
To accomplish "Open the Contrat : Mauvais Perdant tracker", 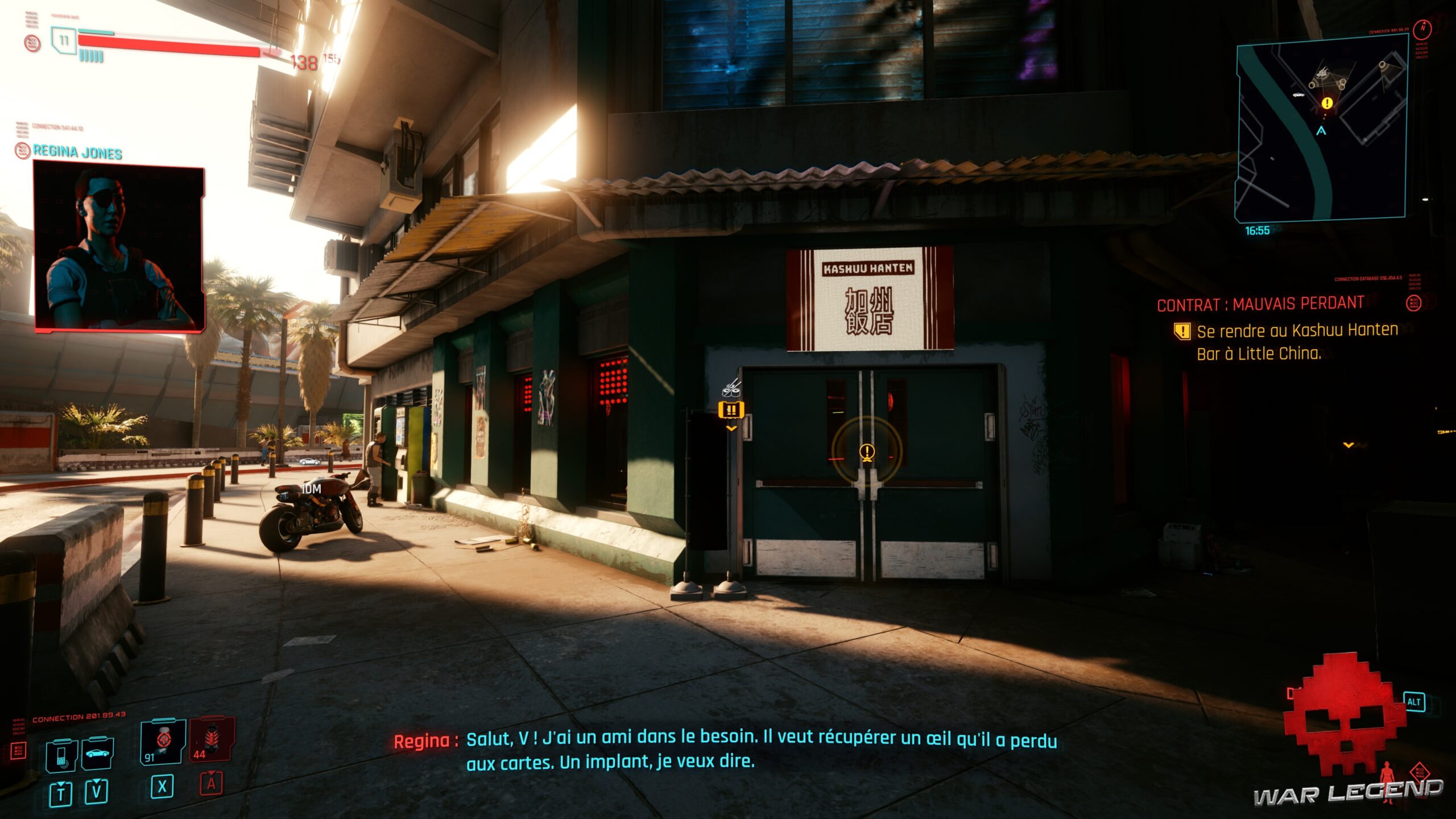I will (1260, 304).
